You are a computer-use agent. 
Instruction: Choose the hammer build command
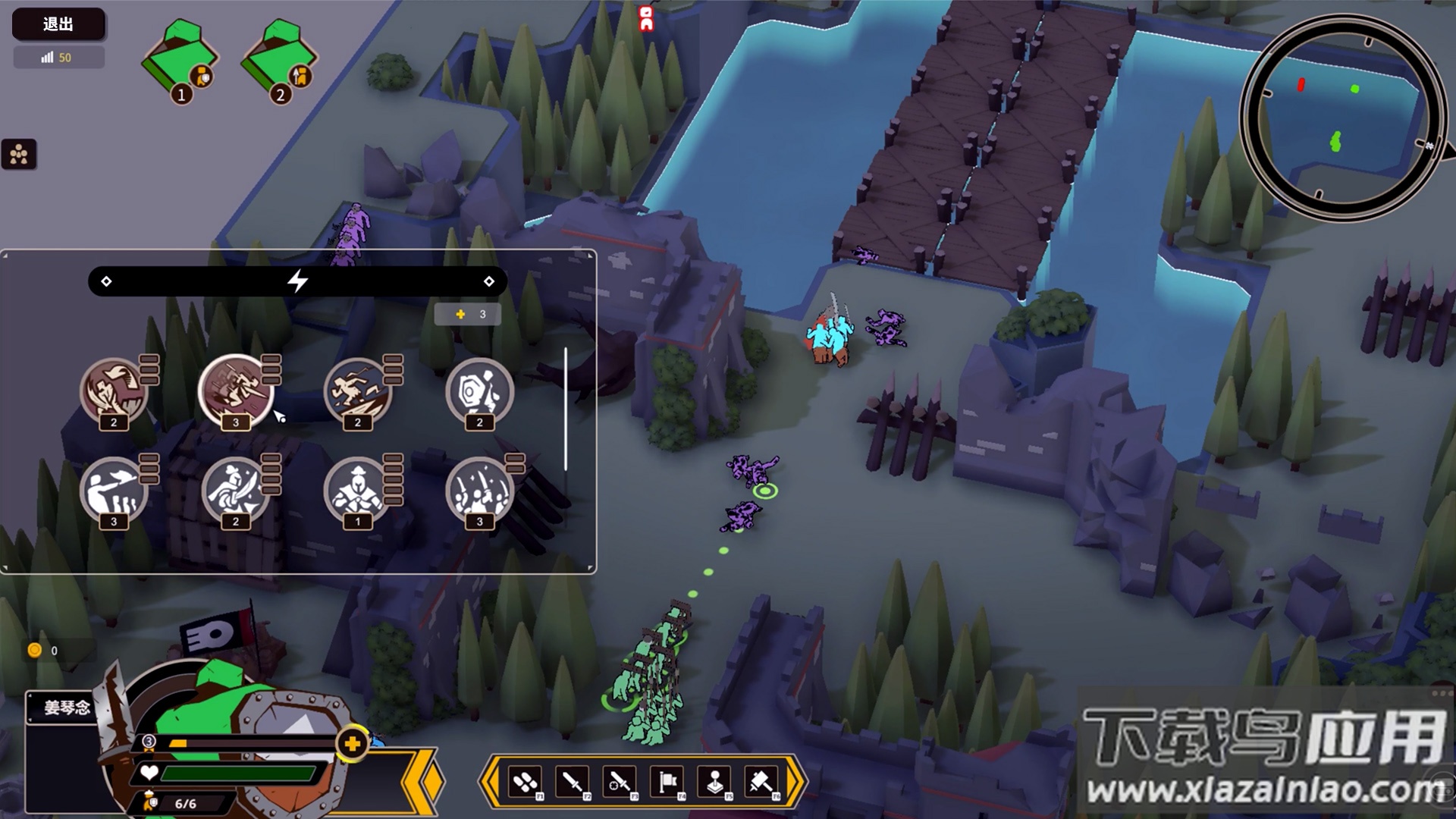pos(761,781)
